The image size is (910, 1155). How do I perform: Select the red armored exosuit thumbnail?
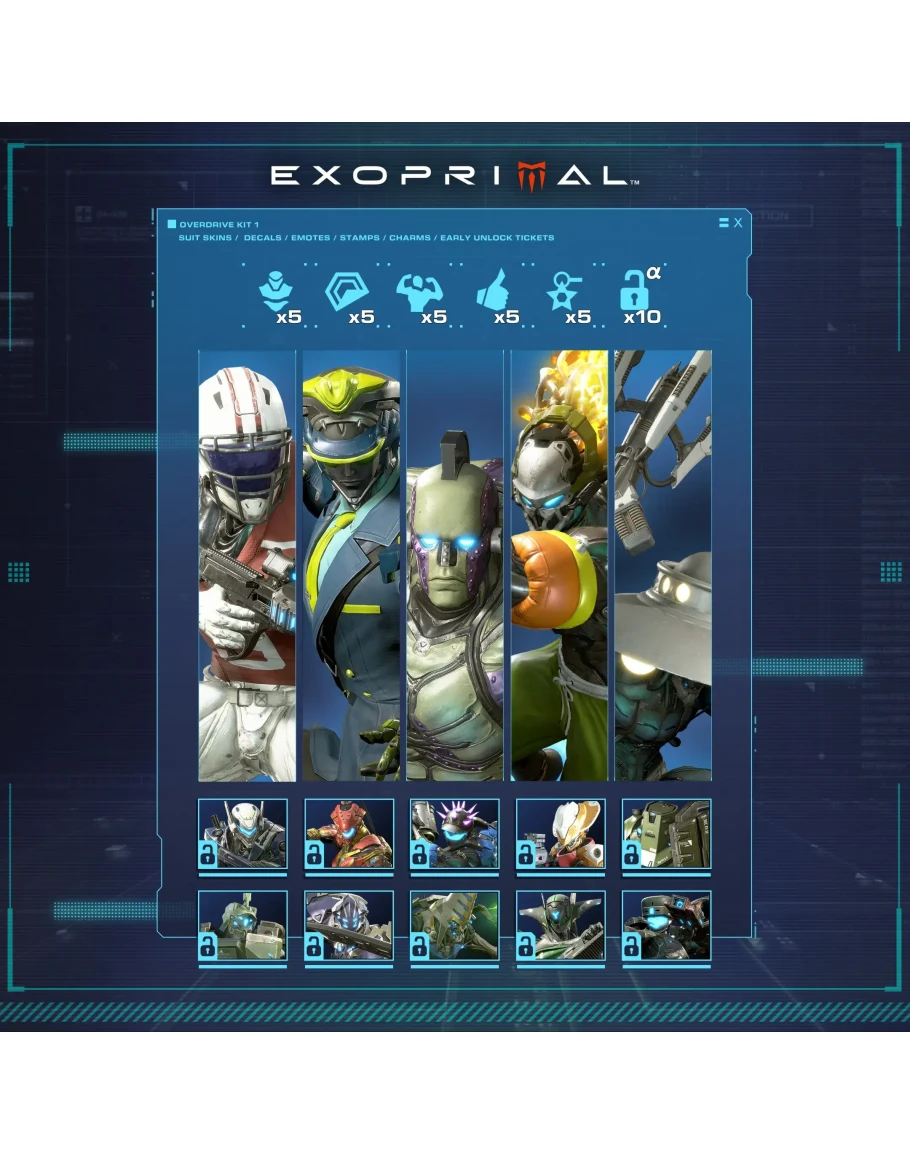point(349,833)
